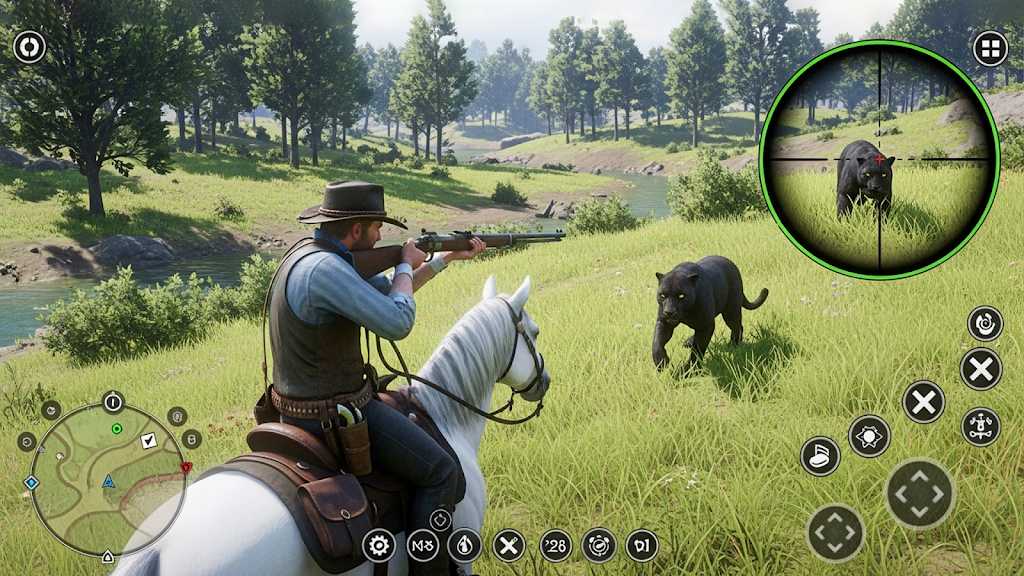Activate the alarm clock icon button
This screenshot has height=576, width=1024.
coord(599,545)
